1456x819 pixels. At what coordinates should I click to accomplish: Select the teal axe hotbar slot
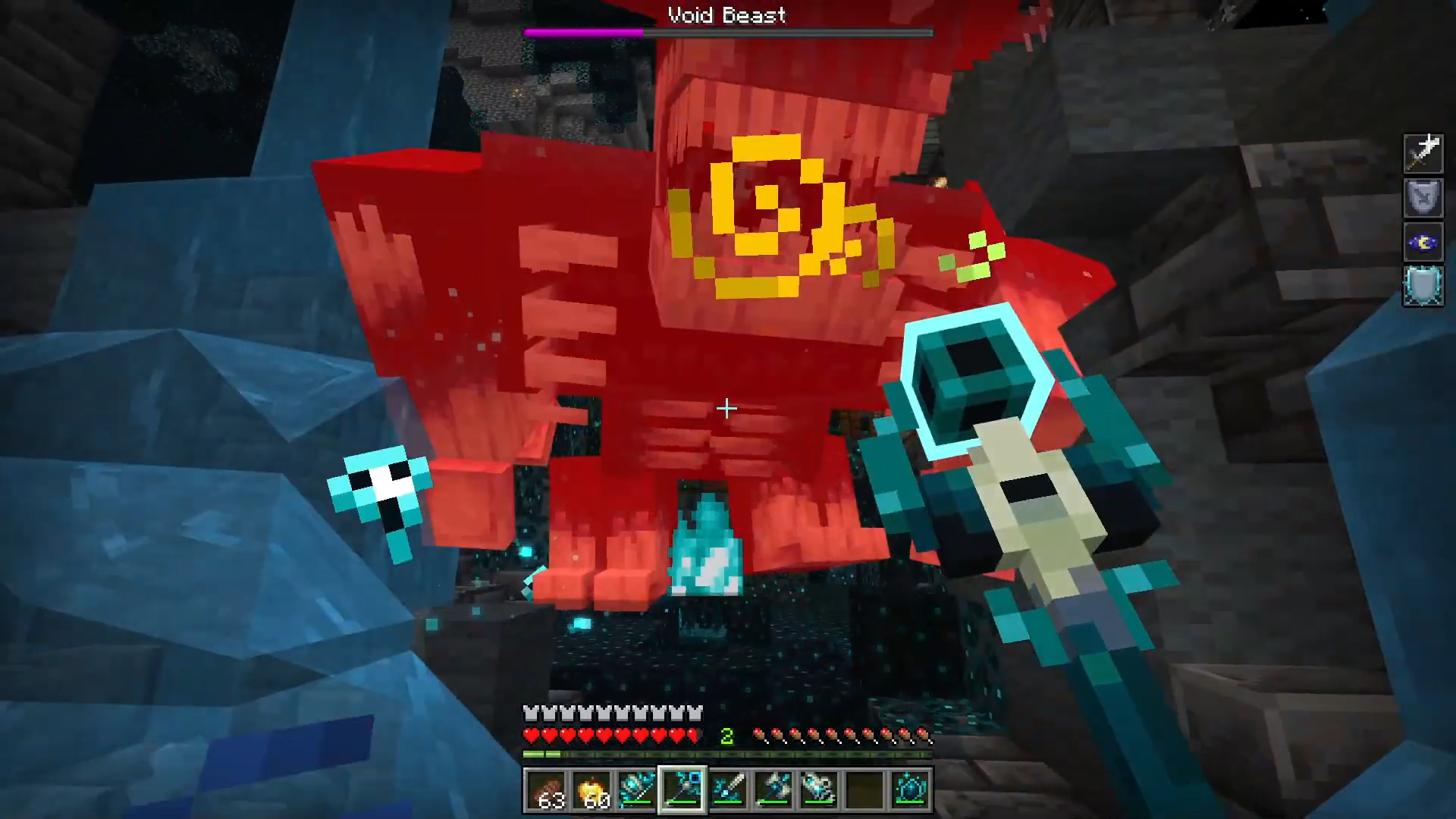click(773, 790)
